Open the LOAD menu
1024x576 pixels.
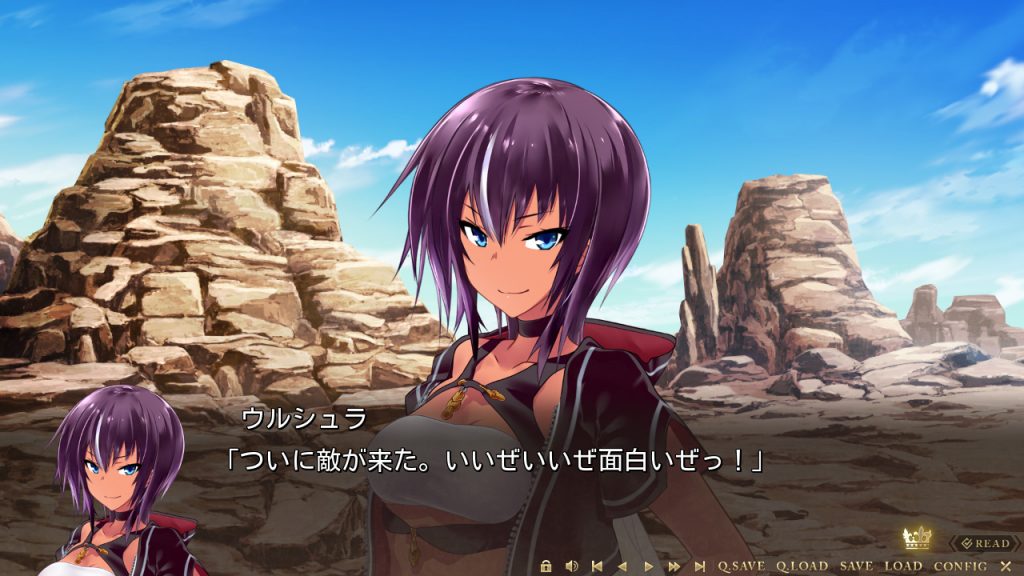pyautogui.click(x=903, y=566)
